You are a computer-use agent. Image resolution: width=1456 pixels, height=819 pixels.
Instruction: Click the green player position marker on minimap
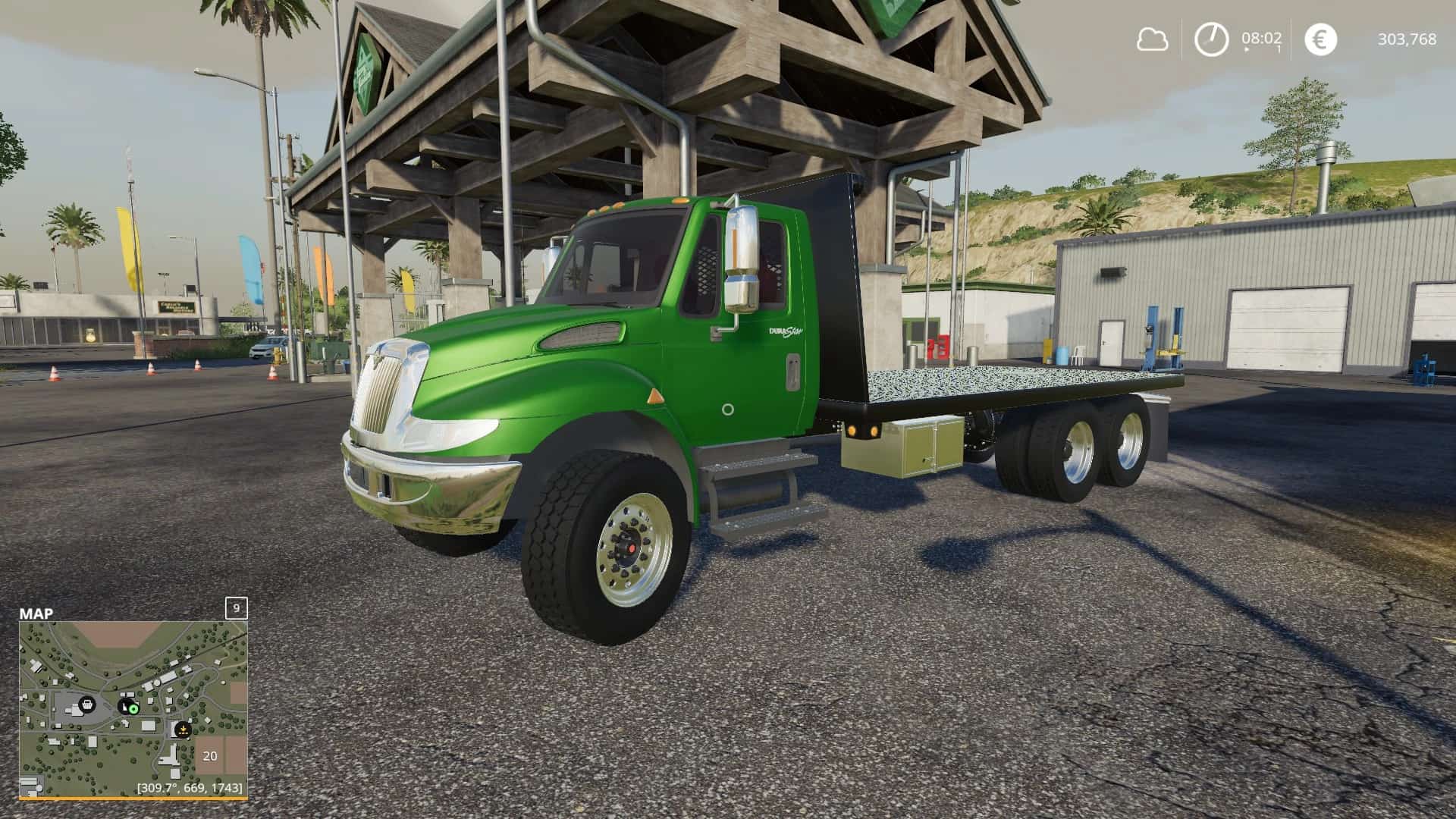coord(133,708)
